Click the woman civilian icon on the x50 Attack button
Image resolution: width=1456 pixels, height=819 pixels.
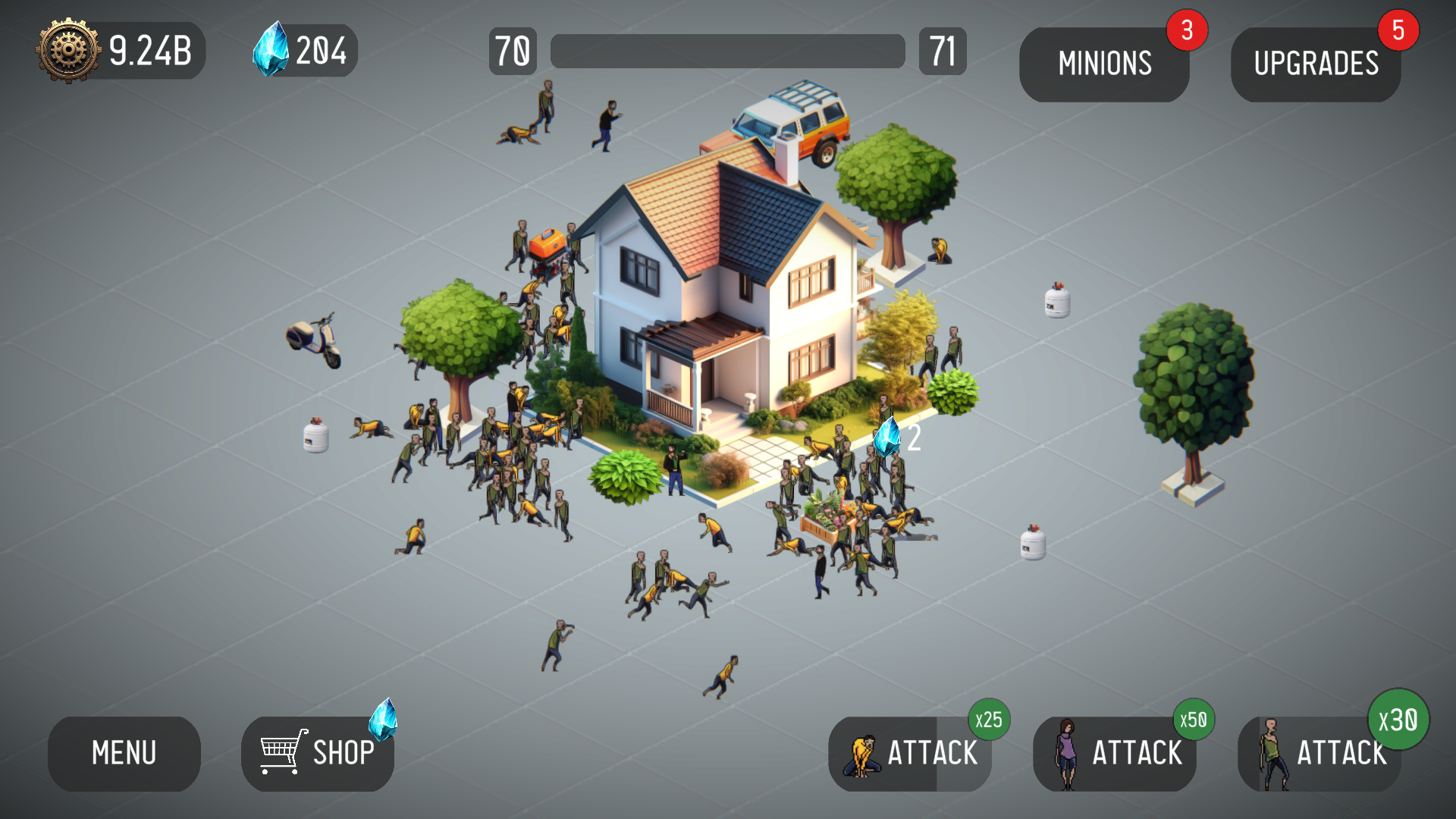pyautogui.click(x=1067, y=753)
